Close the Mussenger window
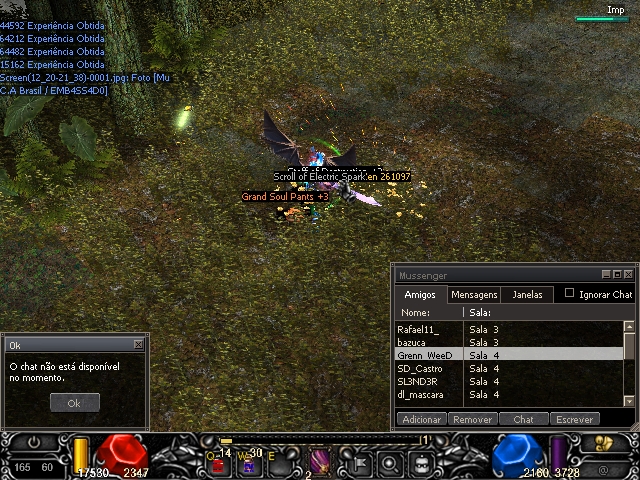Viewport: 640px width, 480px height. click(x=628, y=274)
